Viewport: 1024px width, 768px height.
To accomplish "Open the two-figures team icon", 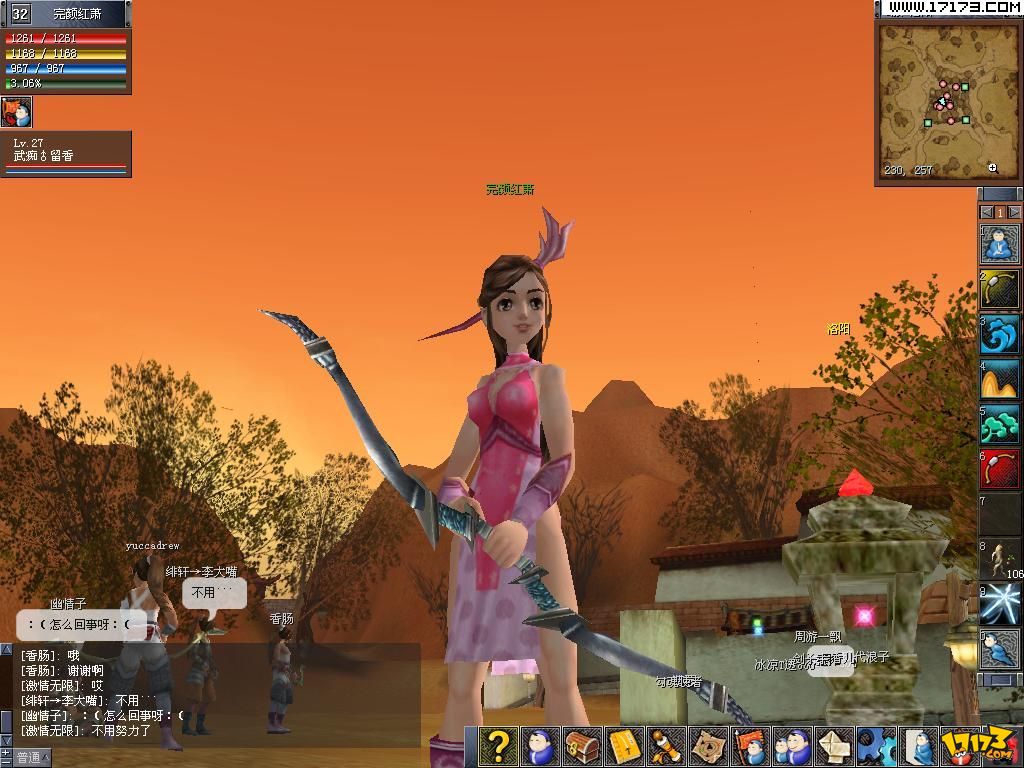I will [x=792, y=746].
